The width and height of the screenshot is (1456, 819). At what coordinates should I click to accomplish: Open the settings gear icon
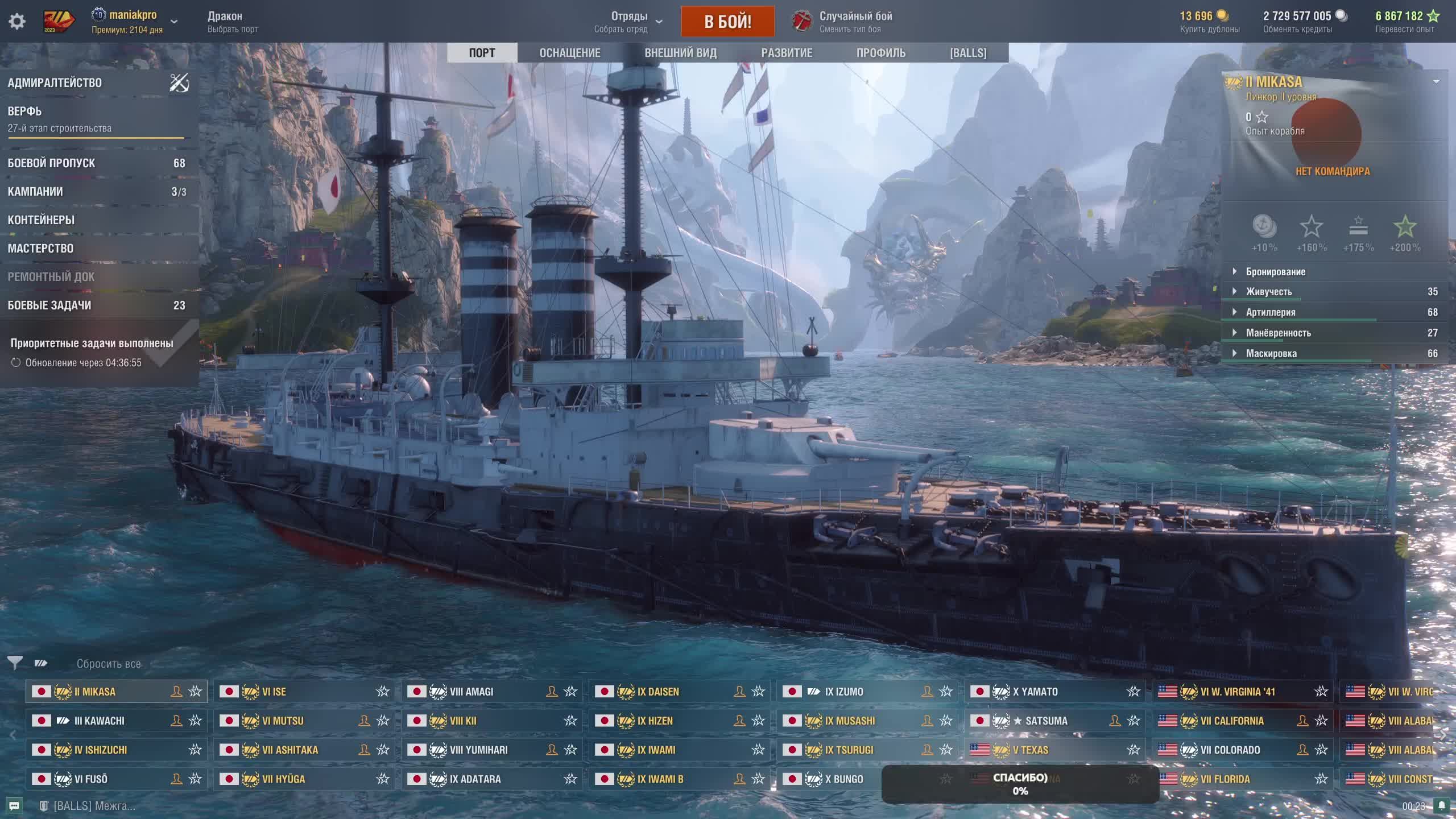(x=17, y=22)
